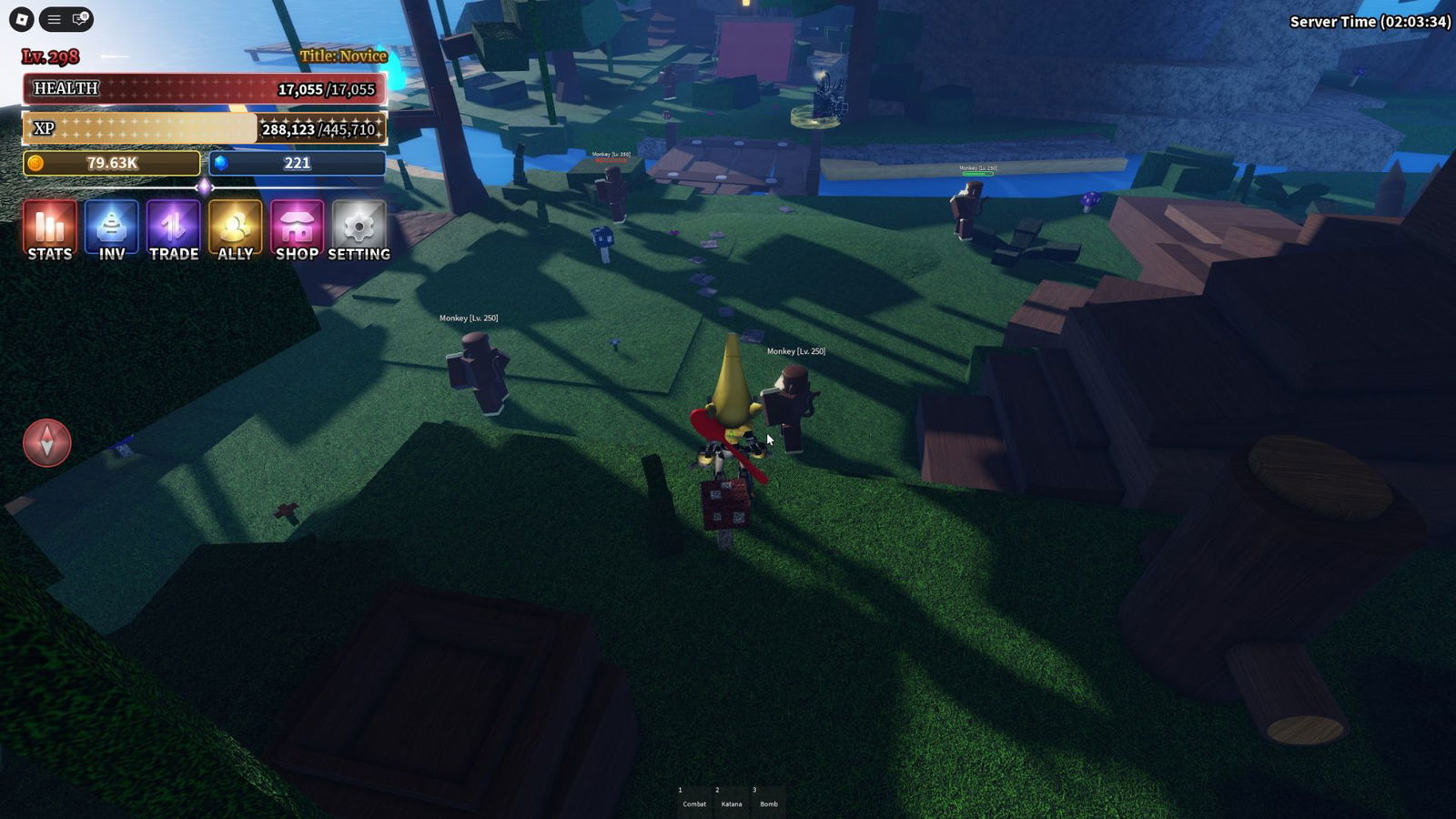
Task: Open the INV inventory menu
Action: tap(111, 231)
